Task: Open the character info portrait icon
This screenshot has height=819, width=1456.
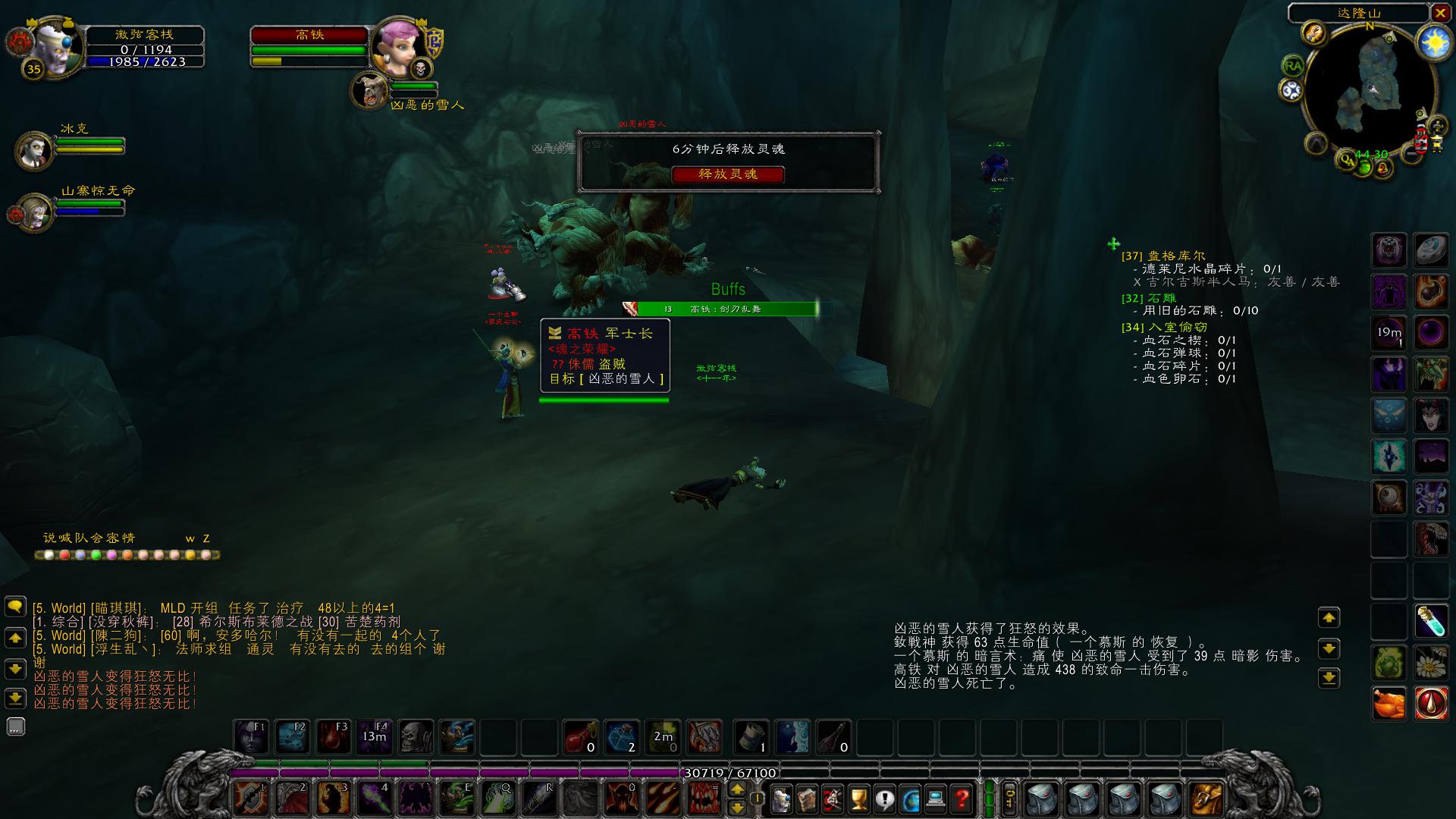Action: click(x=782, y=799)
